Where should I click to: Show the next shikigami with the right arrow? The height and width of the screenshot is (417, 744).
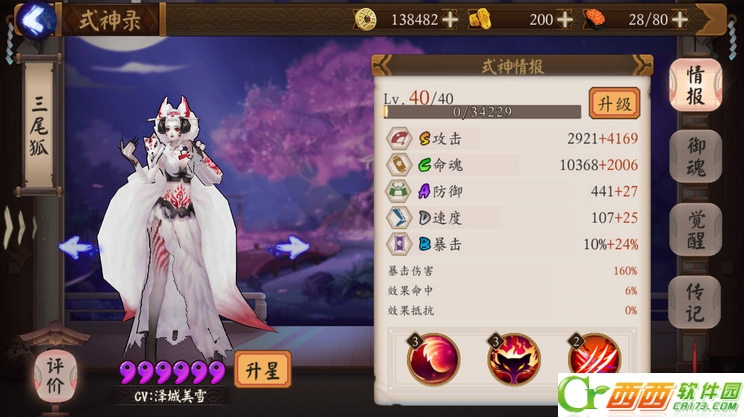click(292, 246)
